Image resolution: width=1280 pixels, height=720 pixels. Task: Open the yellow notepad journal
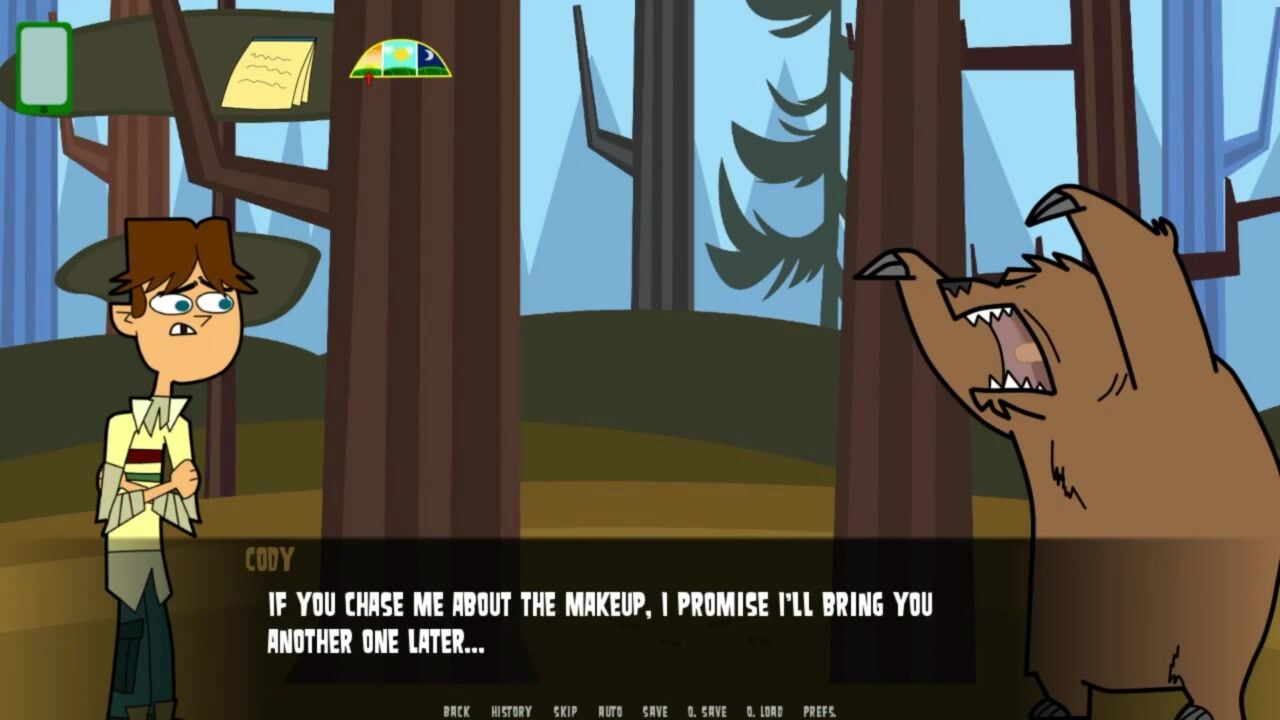coord(269,73)
